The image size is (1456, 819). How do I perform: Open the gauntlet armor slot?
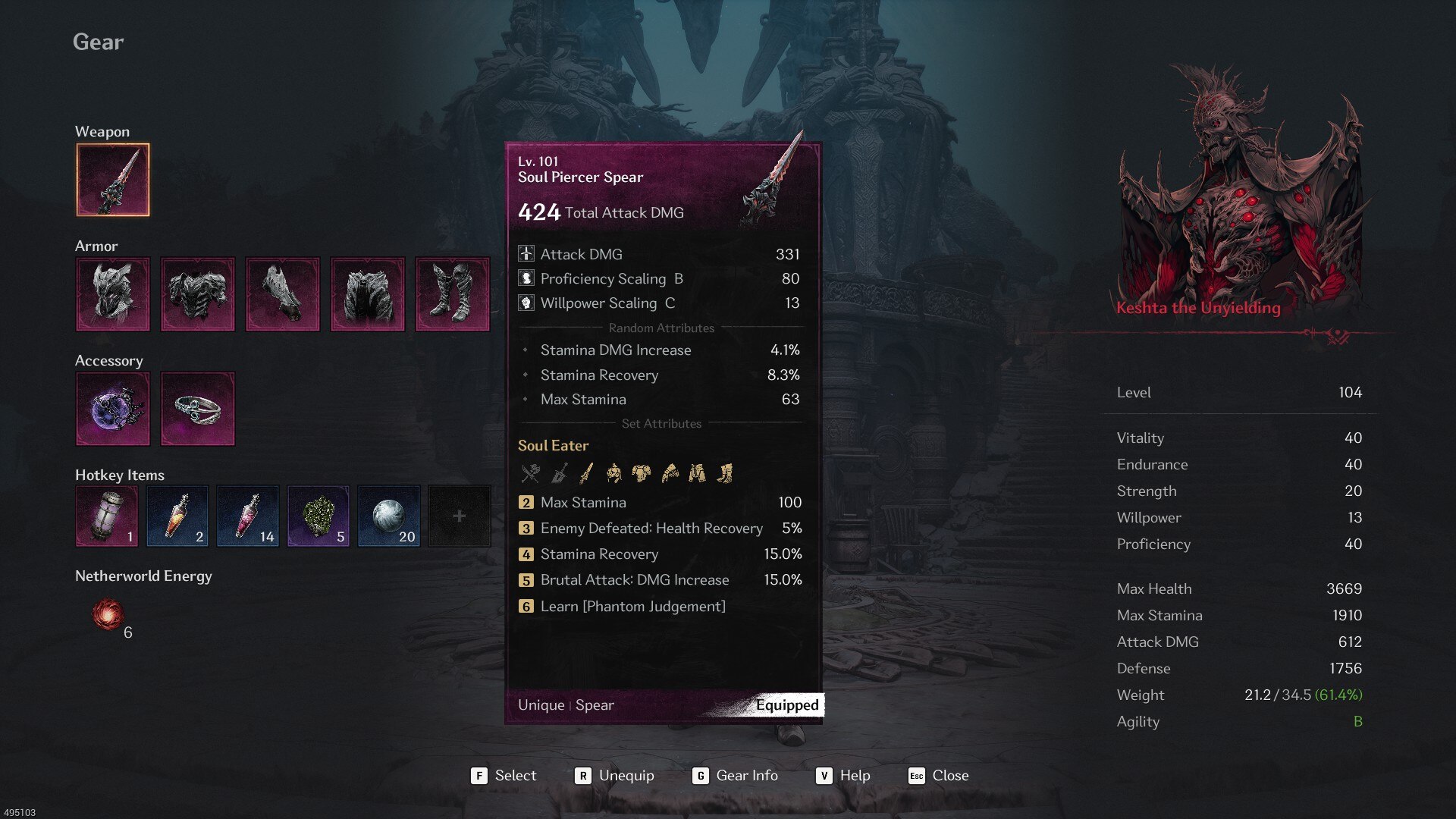point(283,294)
